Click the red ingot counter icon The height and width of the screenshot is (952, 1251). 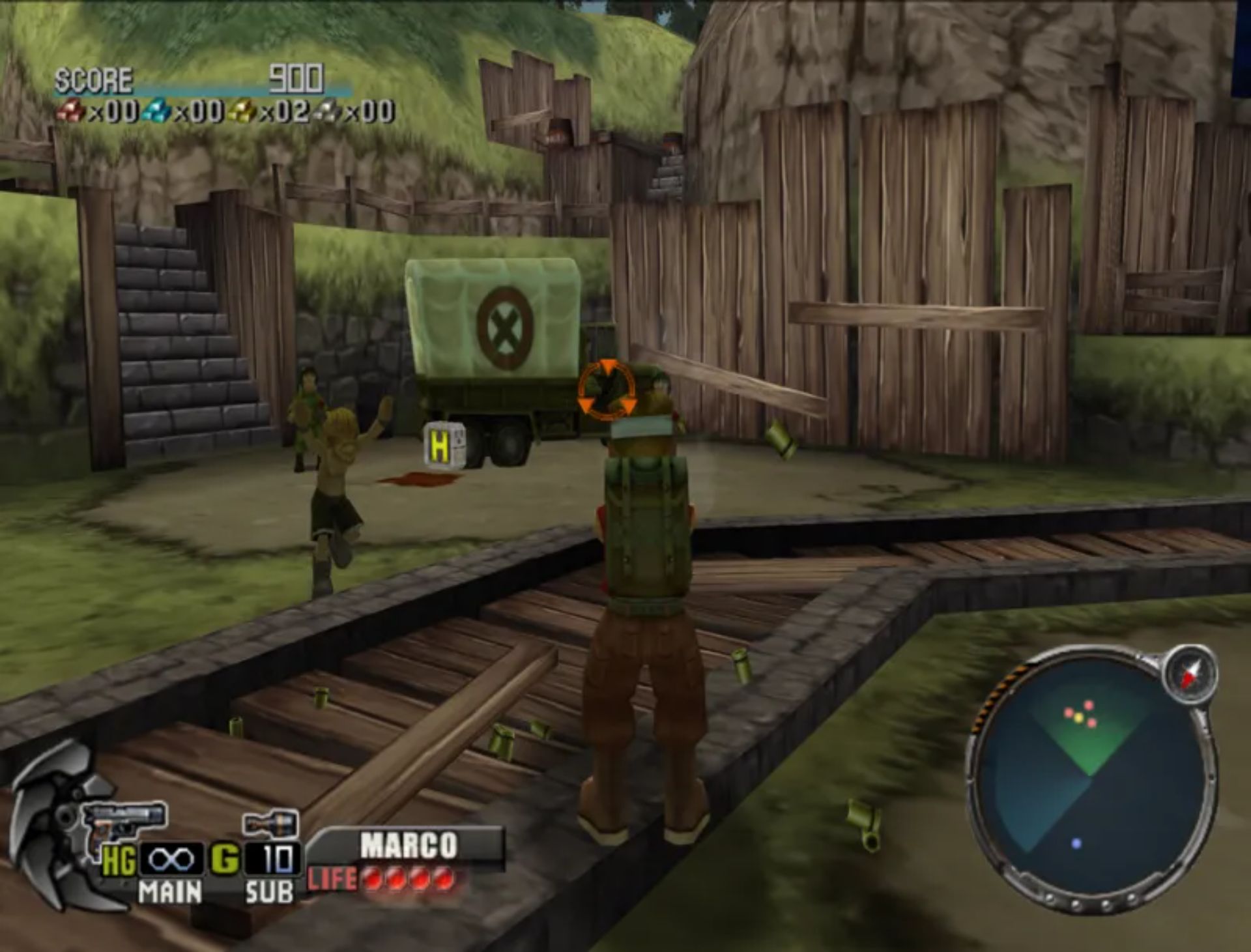tap(72, 112)
